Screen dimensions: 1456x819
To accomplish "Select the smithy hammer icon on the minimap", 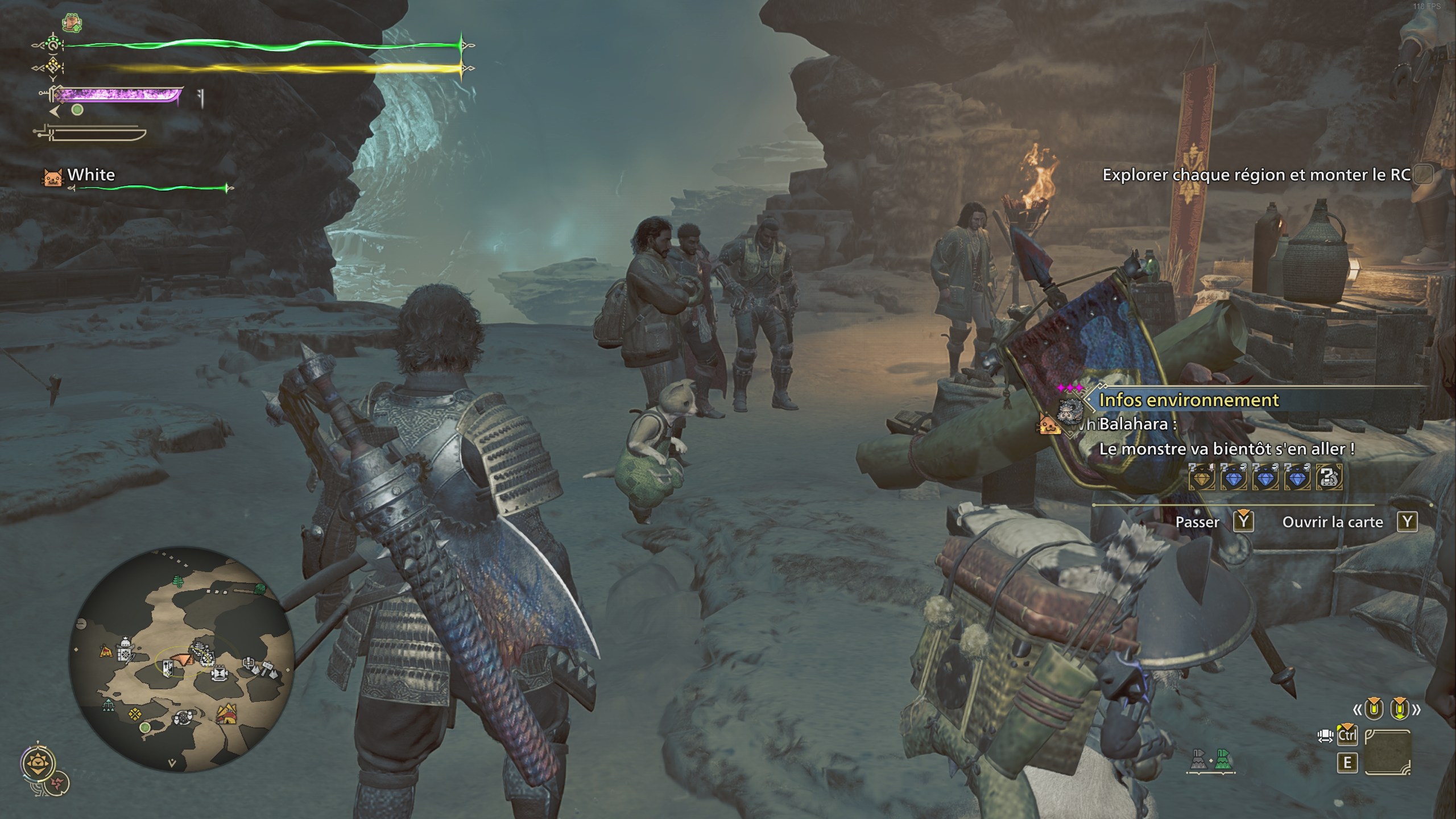I will pos(268,669).
